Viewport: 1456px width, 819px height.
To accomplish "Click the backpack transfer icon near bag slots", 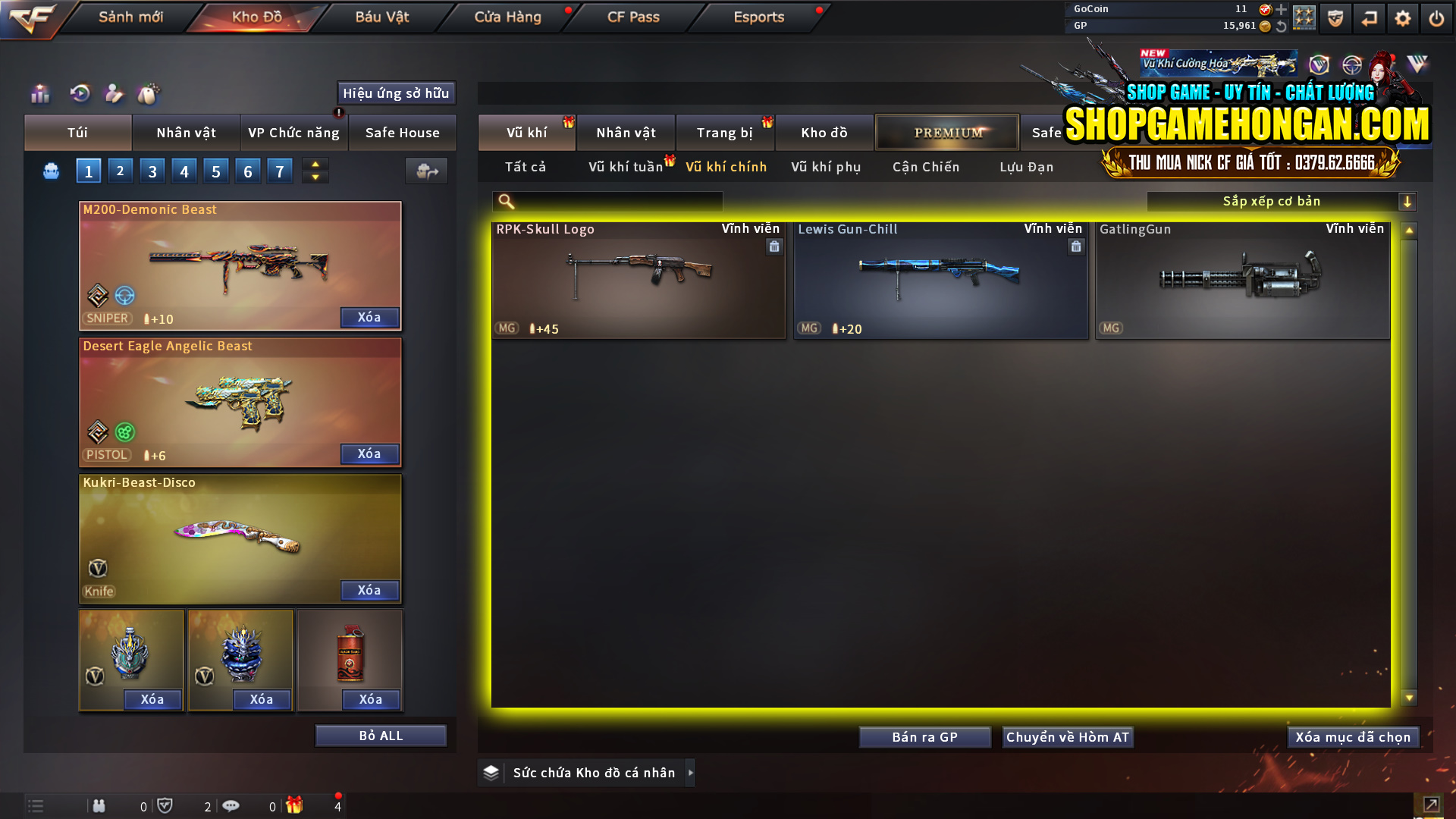I will (426, 171).
